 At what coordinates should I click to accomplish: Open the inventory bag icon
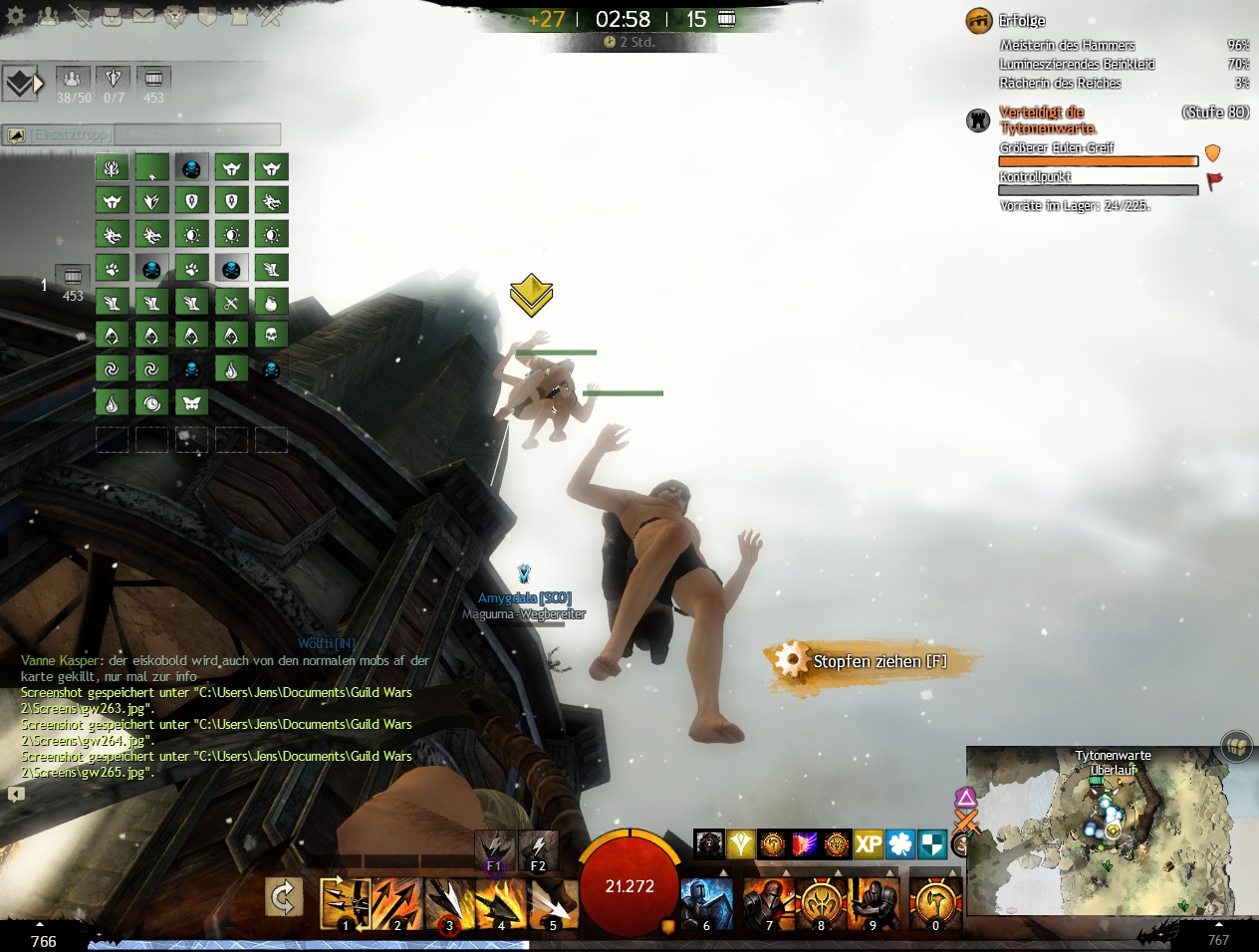[x=112, y=16]
